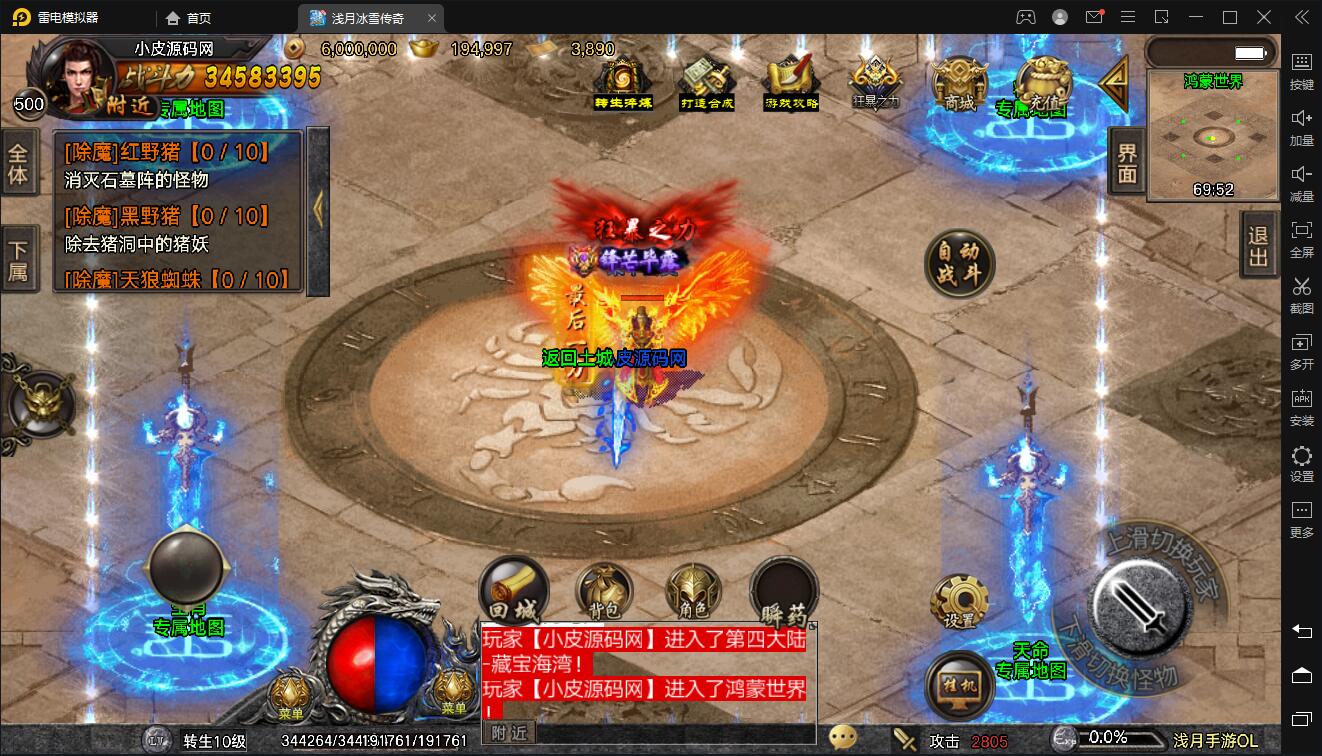Screen dimensions: 1322x756
Task: Open the 狂暴之力 berserk power icon
Action: click(875, 79)
